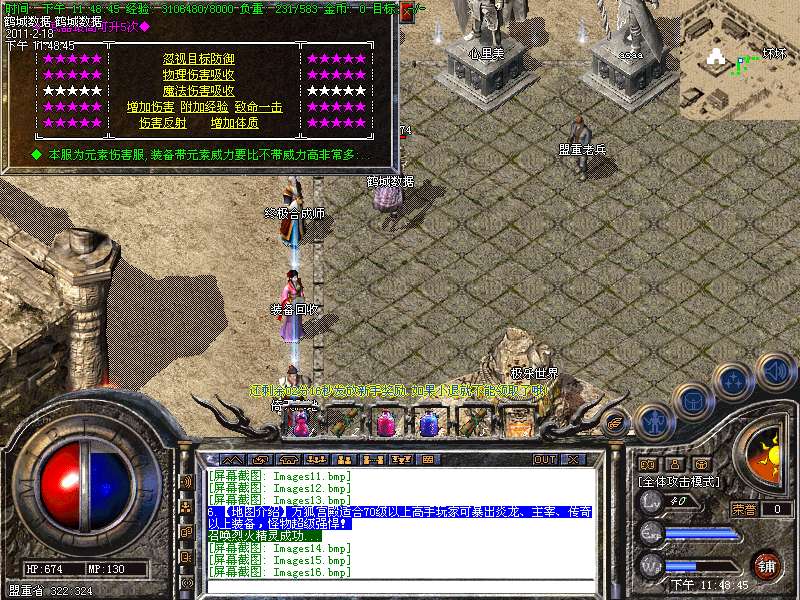
Task: Choose the 物理伤害吸收 option
Action: pyautogui.click(x=199, y=75)
